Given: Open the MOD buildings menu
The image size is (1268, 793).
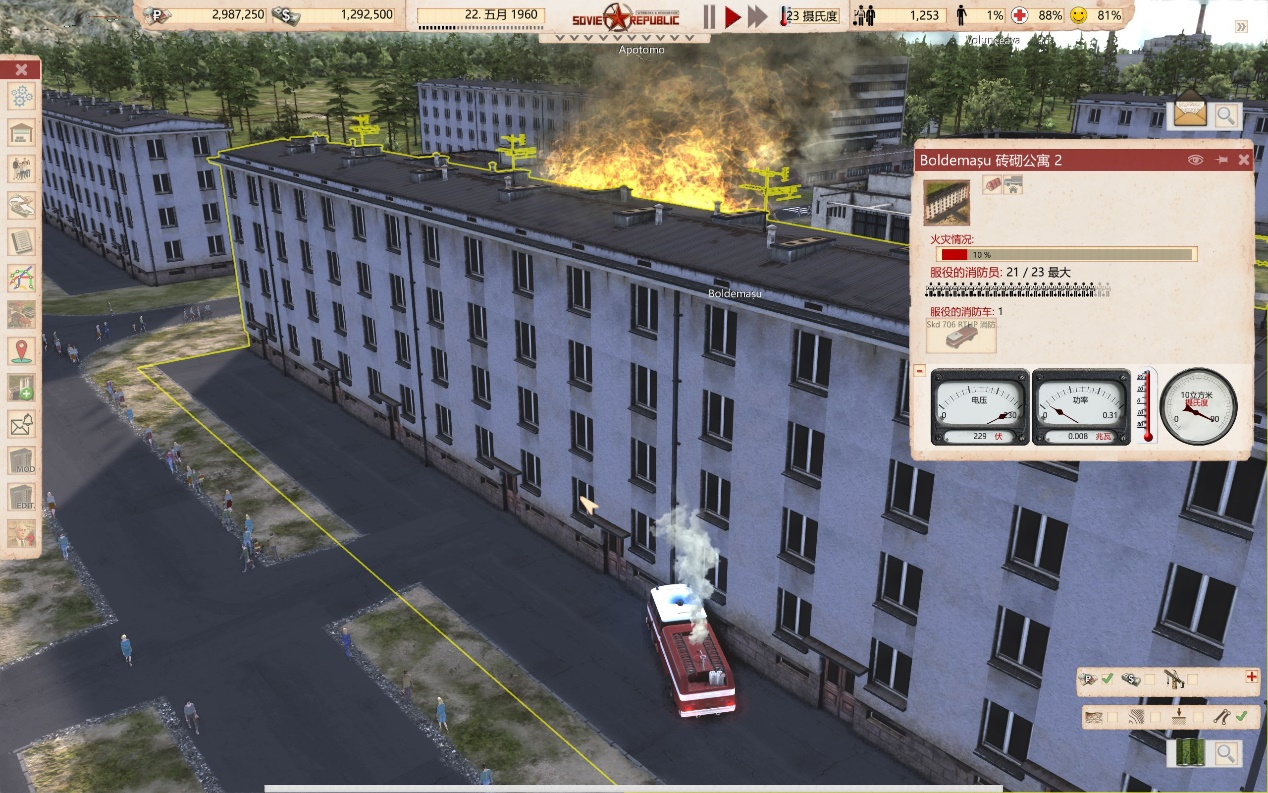Looking at the screenshot, I should click(22, 461).
